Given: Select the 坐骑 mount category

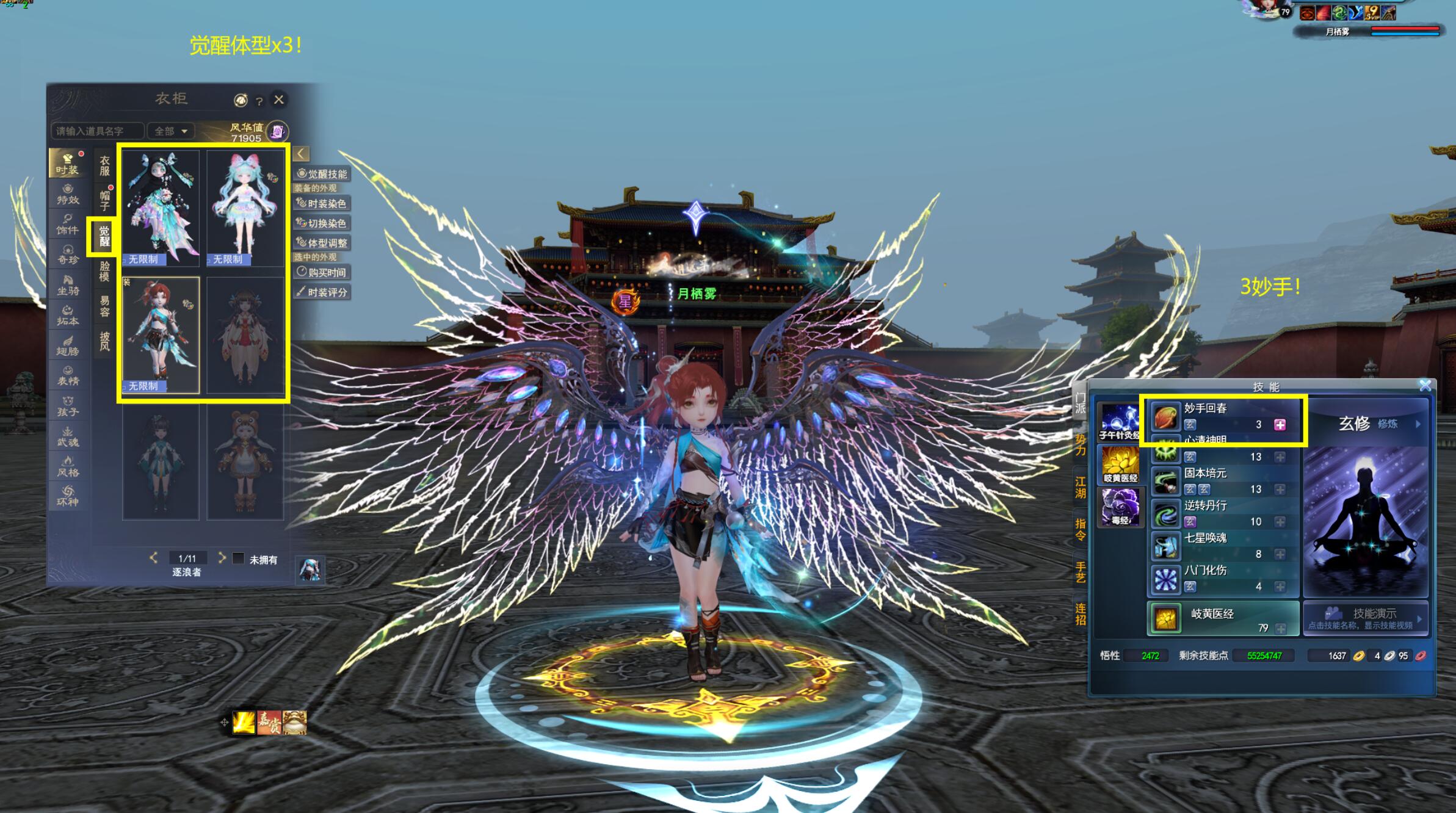Looking at the screenshot, I should pyautogui.click(x=68, y=285).
